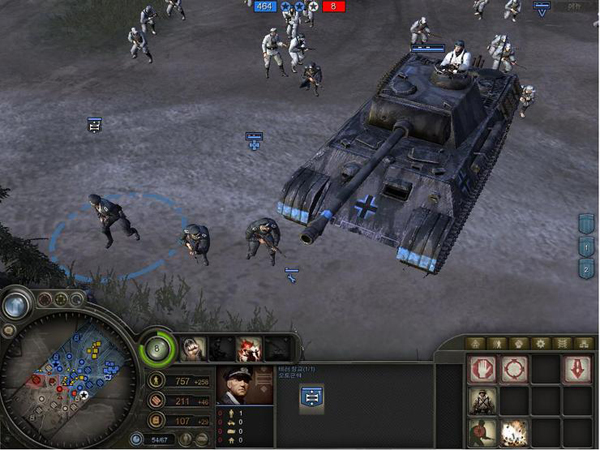Use the retreat command with the downward arrow
This screenshot has width=600, height=450.
pos(580,369)
